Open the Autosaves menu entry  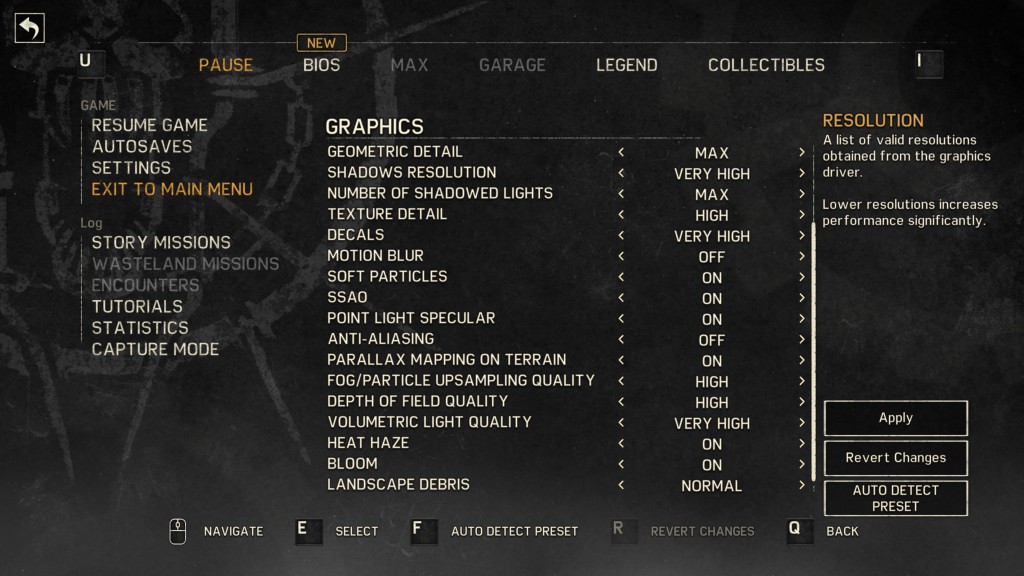pyautogui.click(x=141, y=146)
